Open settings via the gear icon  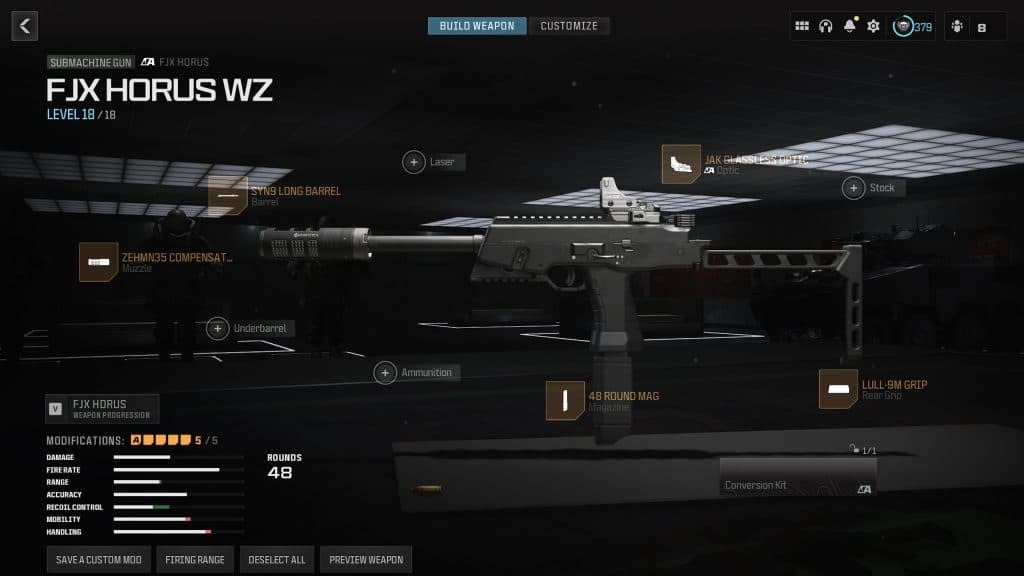[x=873, y=27]
